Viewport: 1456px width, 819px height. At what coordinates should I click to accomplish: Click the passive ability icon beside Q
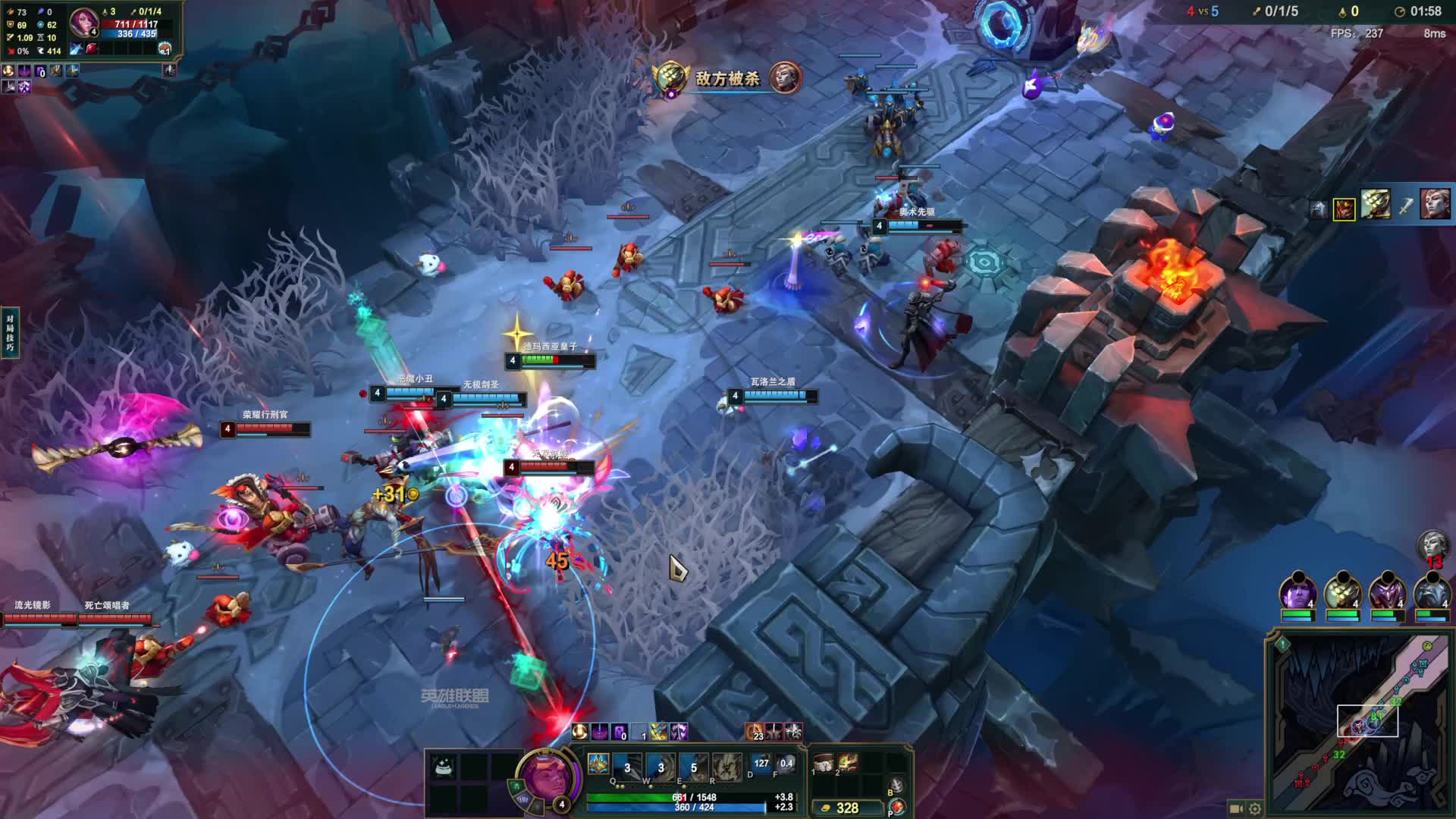pyautogui.click(x=598, y=764)
